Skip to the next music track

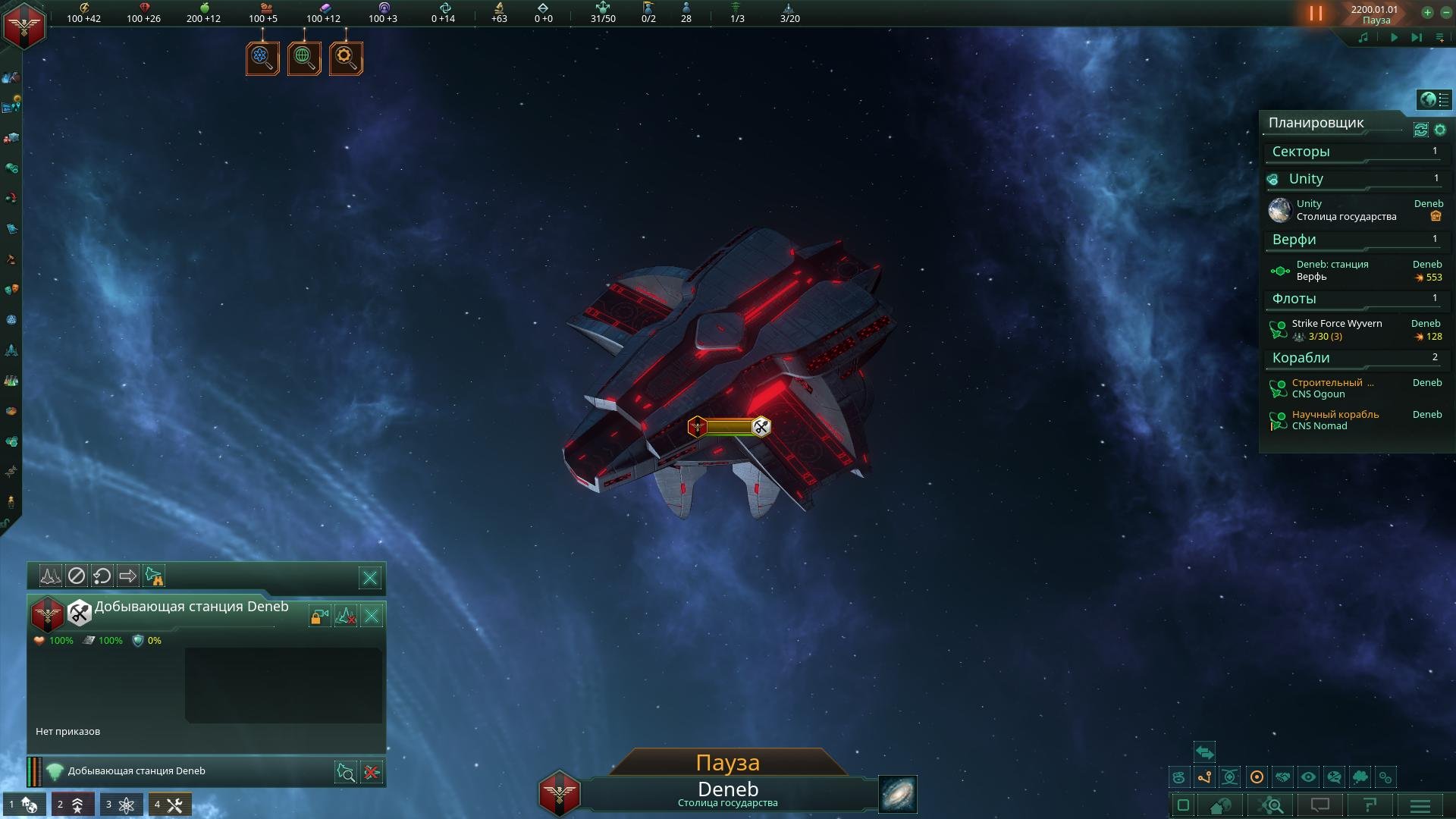1416,37
